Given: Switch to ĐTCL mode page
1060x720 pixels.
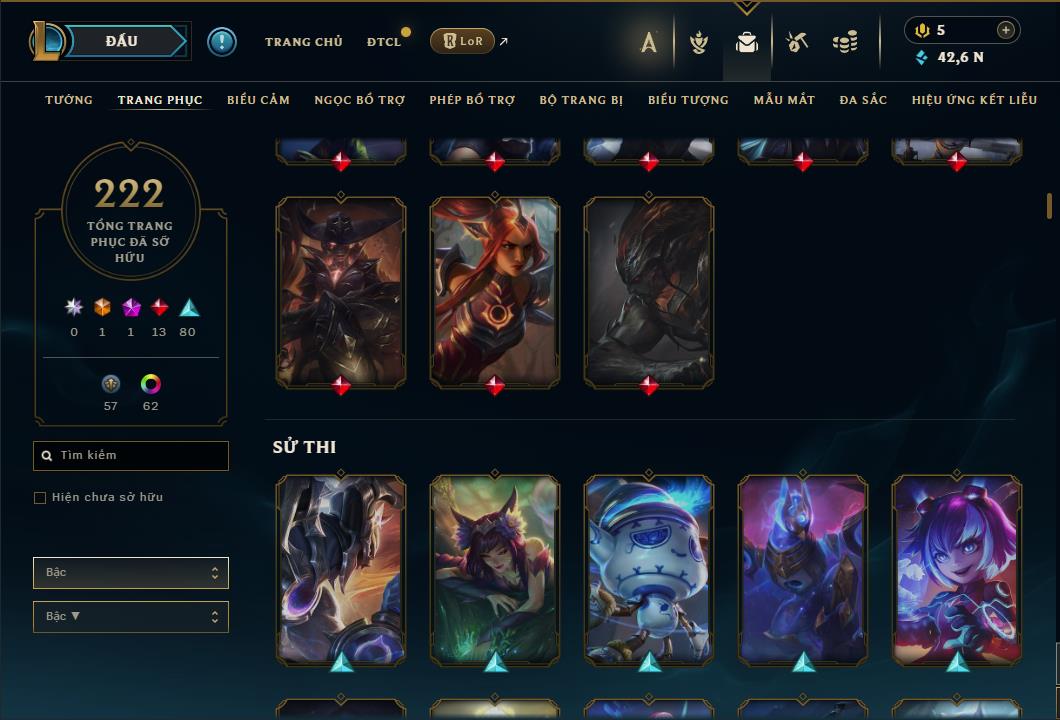Looking at the screenshot, I should point(383,42).
